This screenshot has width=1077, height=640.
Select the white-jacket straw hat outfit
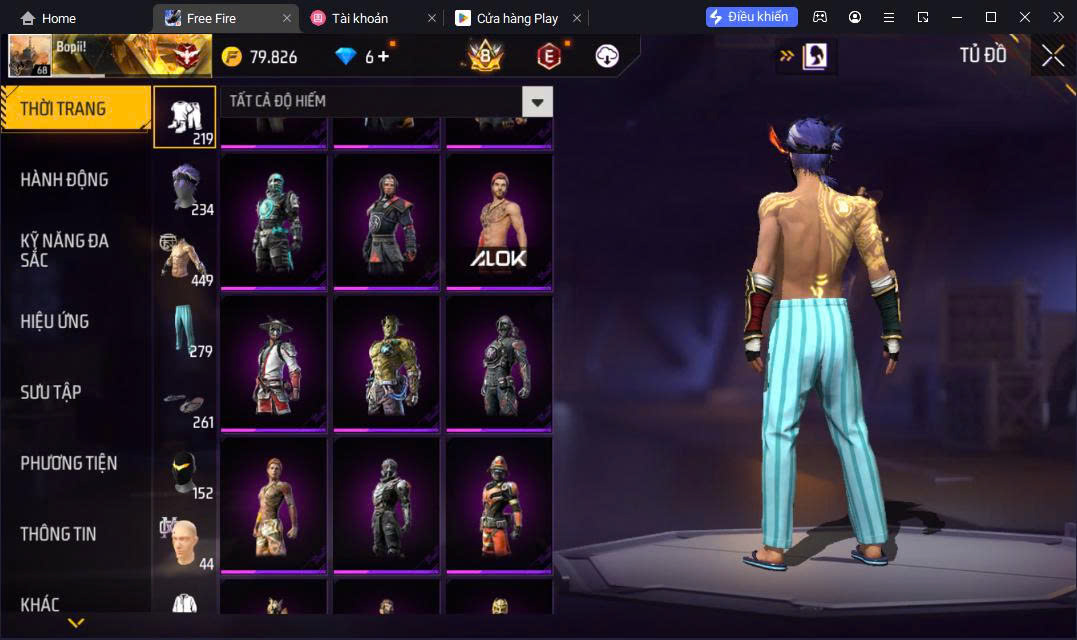[x=274, y=362]
